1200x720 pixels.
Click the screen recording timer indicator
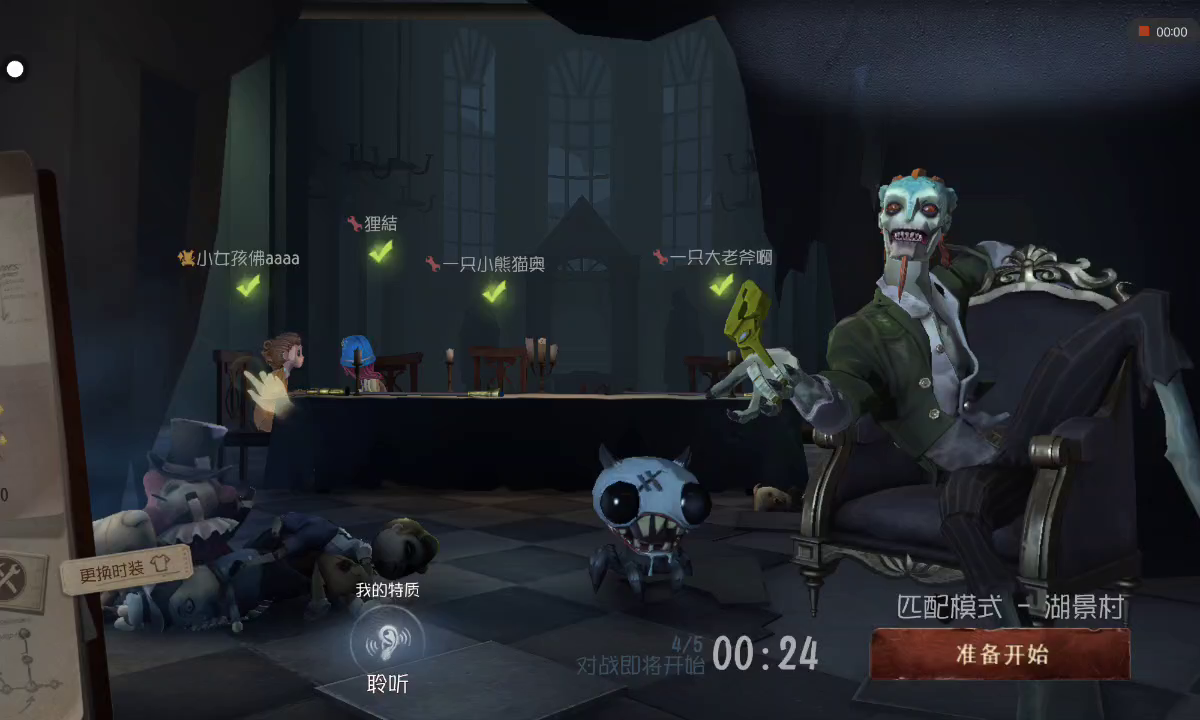pos(1163,32)
